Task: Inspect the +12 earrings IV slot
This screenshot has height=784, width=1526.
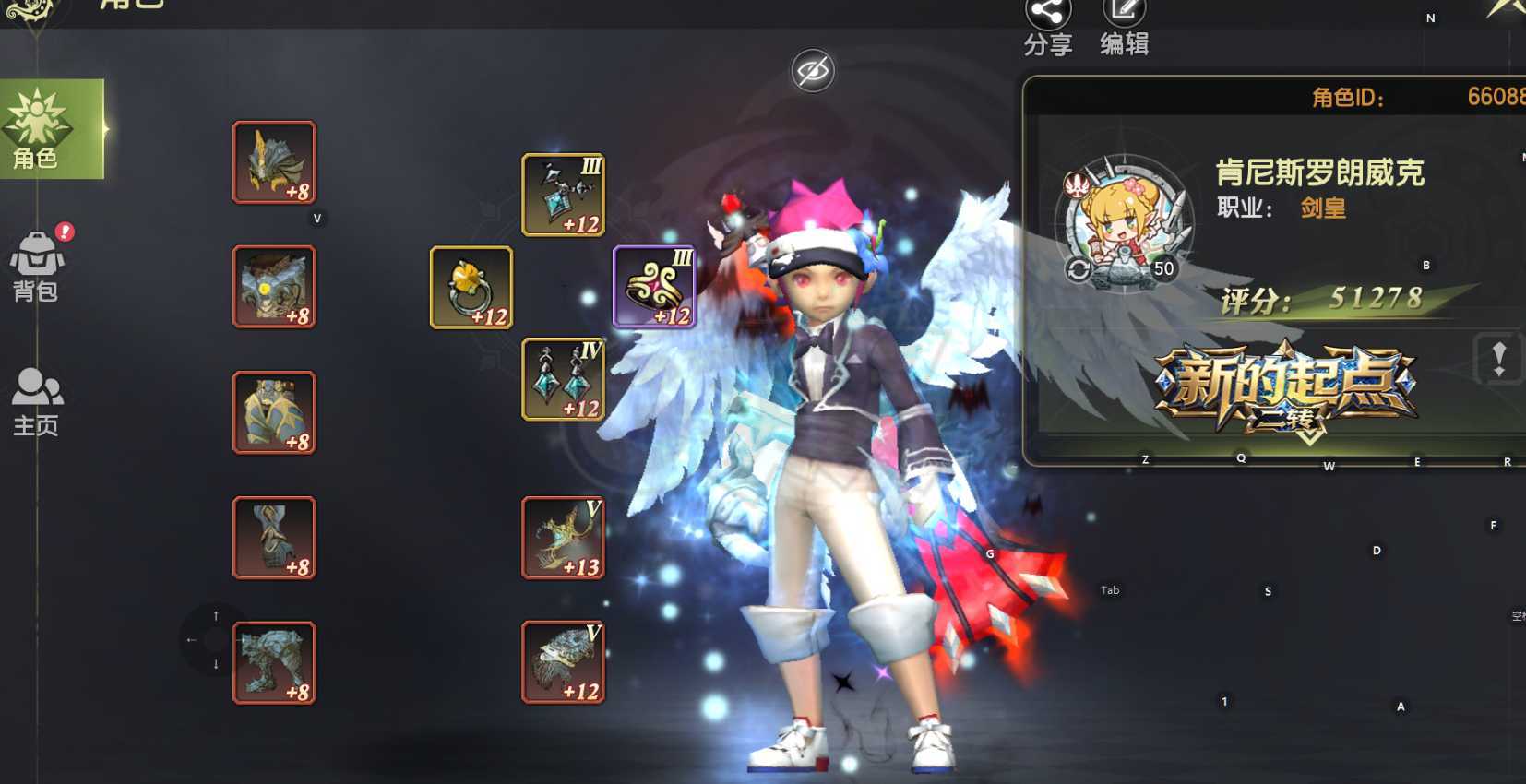Action: [563, 379]
